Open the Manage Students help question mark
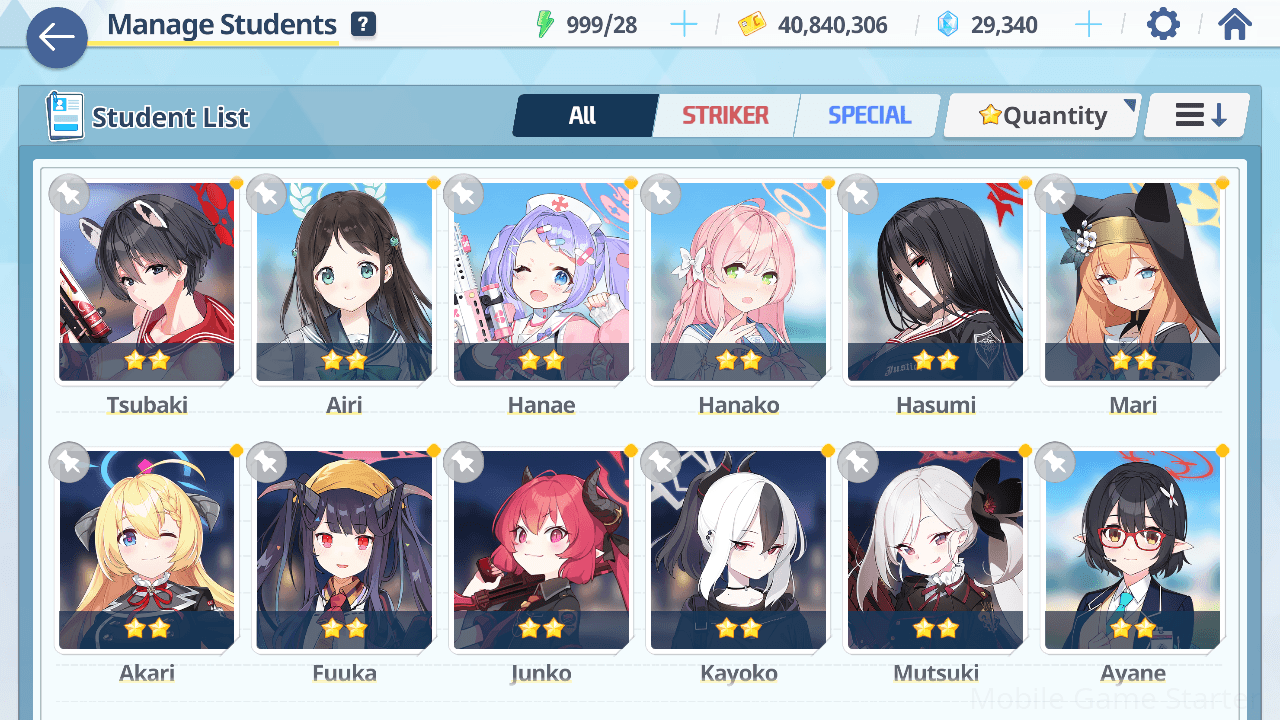 coord(363,25)
